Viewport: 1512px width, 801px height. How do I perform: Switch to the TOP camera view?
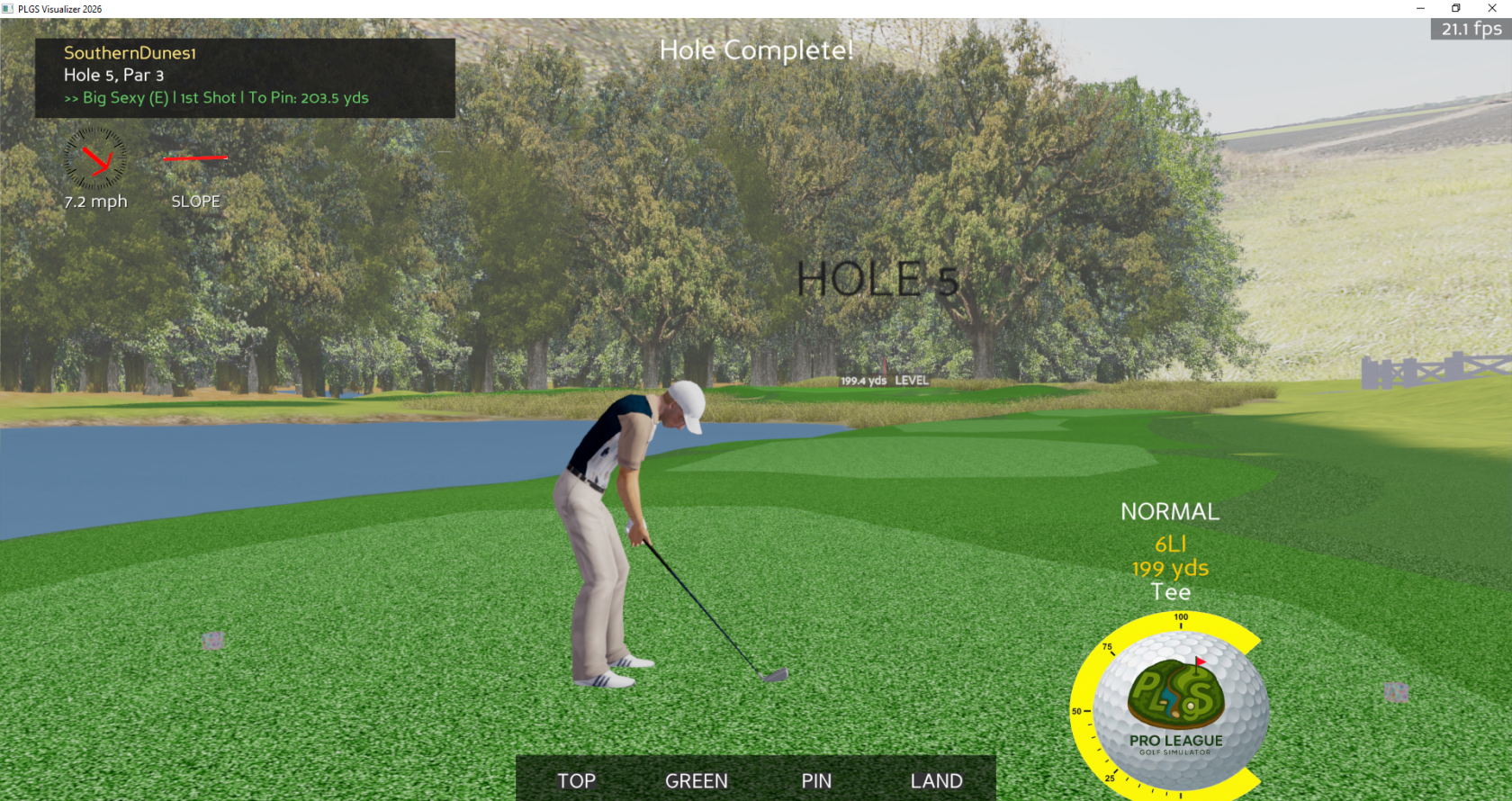point(576,780)
